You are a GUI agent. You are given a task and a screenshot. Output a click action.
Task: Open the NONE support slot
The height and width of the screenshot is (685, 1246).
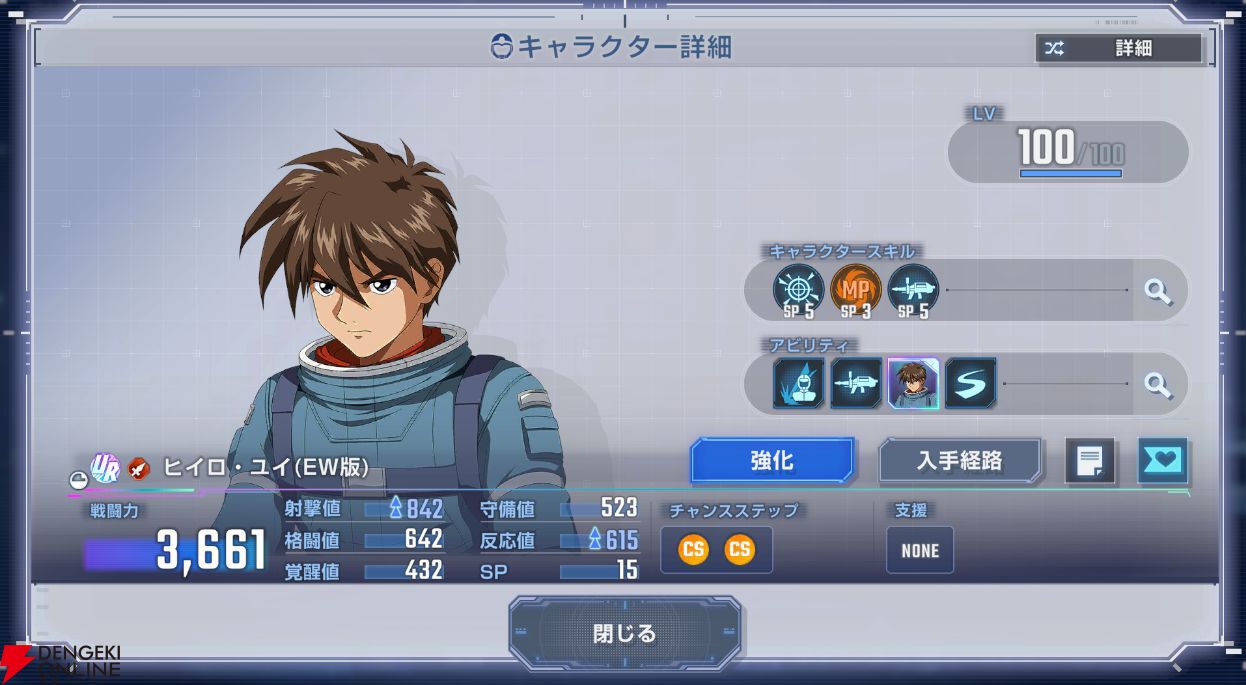pyautogui.click(x=920, y=550)
